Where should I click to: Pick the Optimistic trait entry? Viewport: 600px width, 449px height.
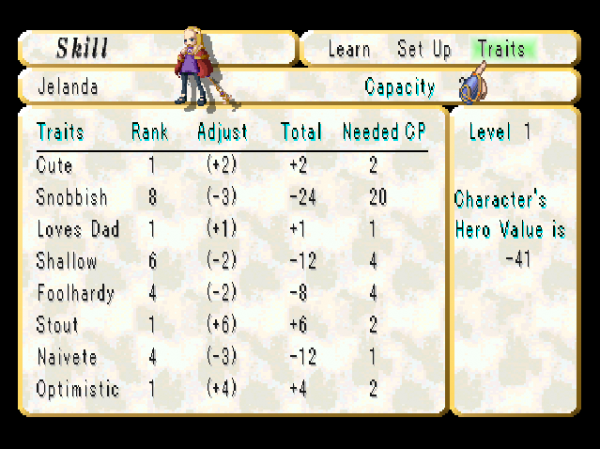[77, 390]
